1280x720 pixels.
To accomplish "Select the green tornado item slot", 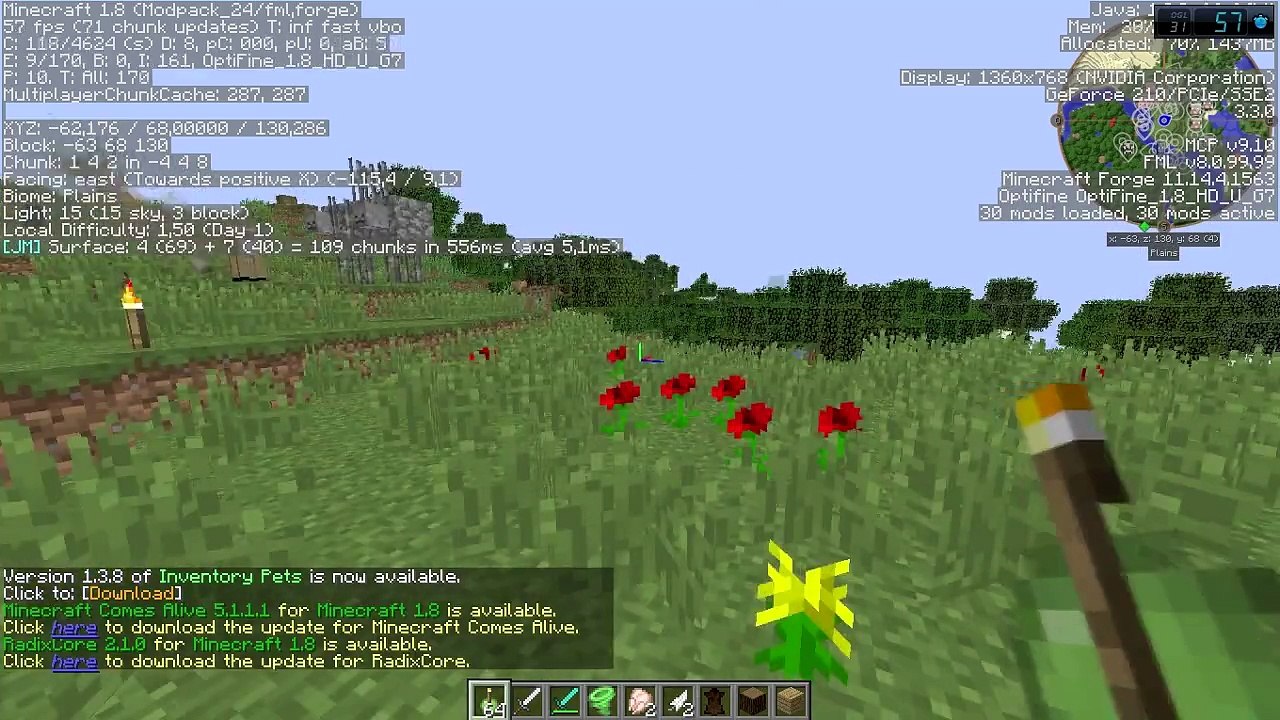I will tap(603, 701).
